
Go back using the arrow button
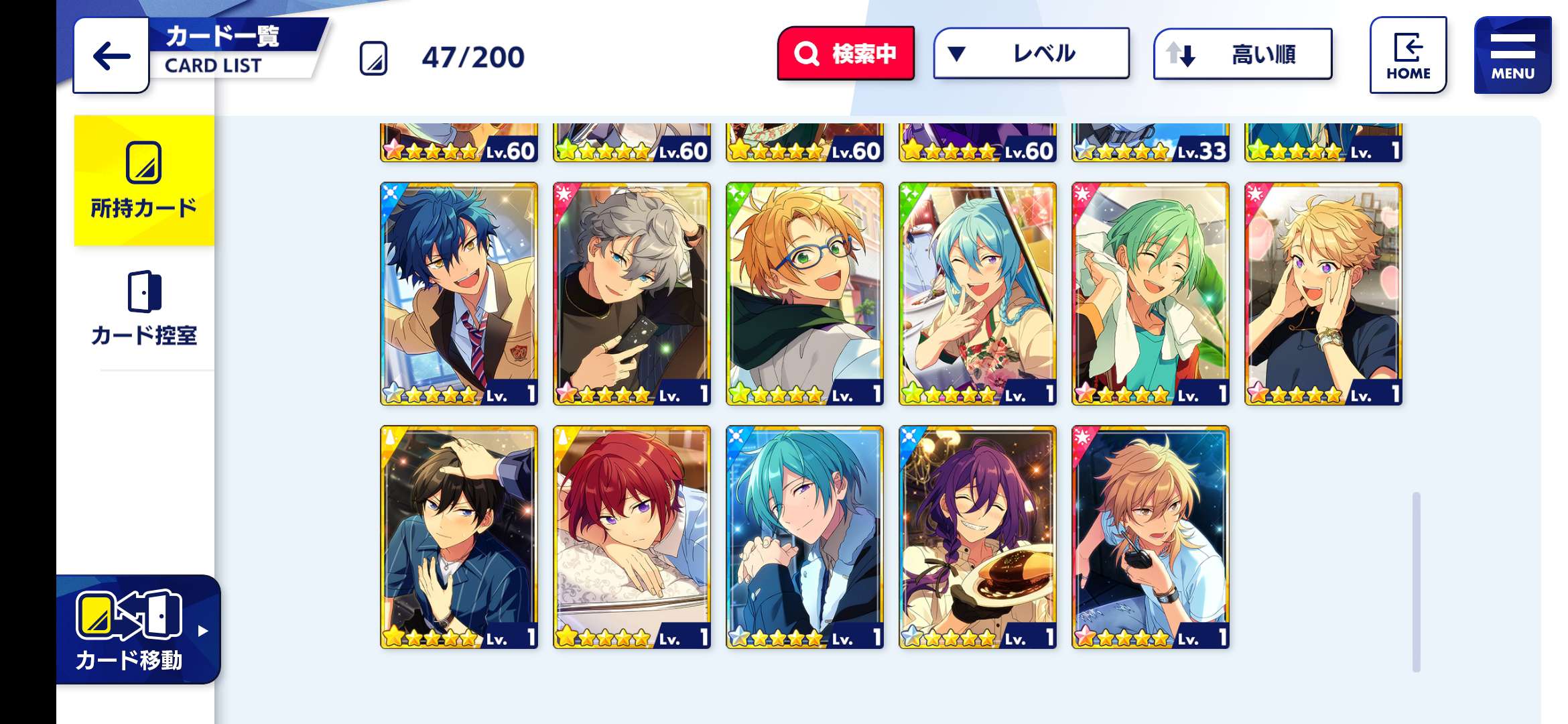(111, 56)
